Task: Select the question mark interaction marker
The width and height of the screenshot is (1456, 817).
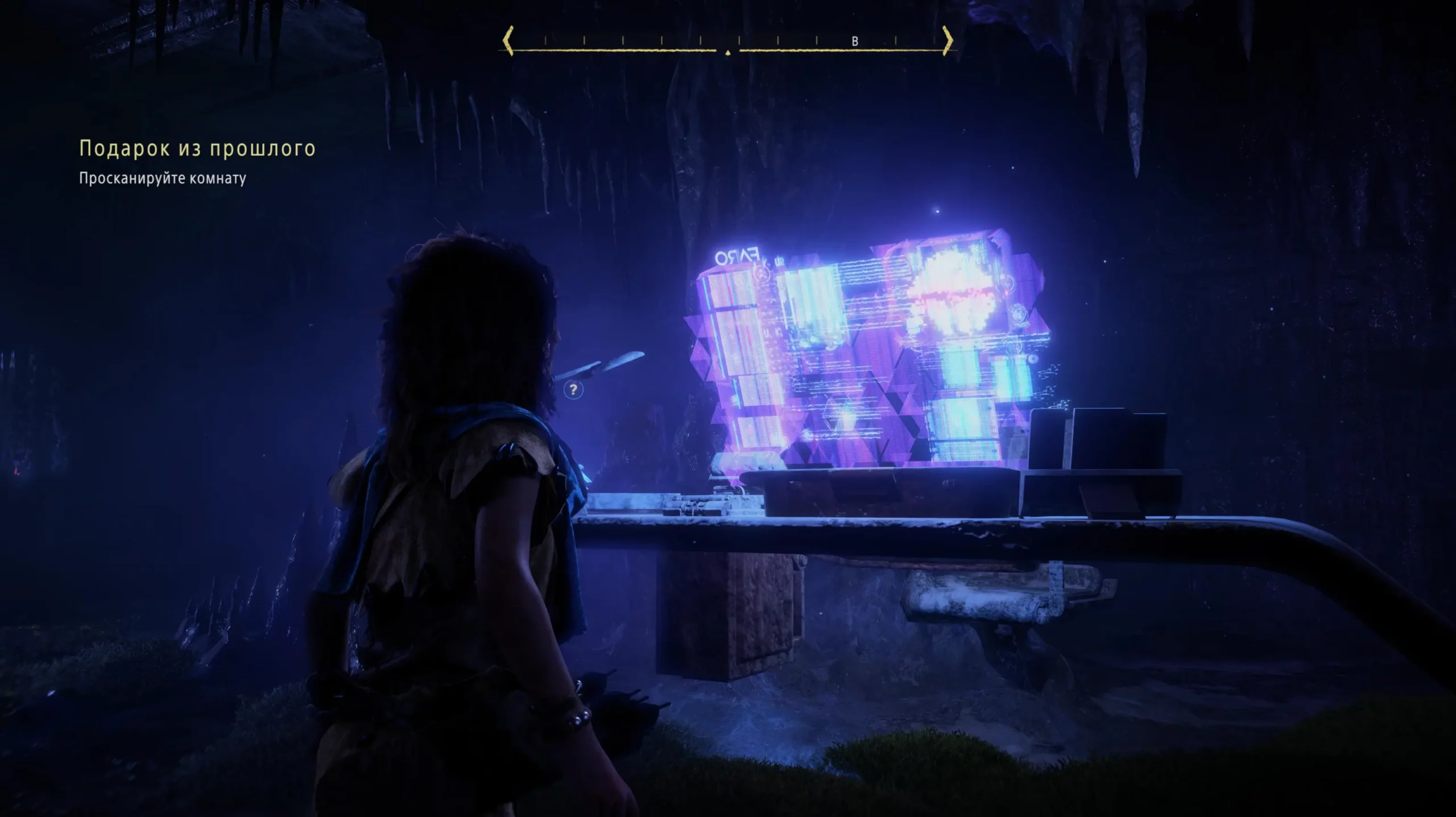Action: [573, 390]
